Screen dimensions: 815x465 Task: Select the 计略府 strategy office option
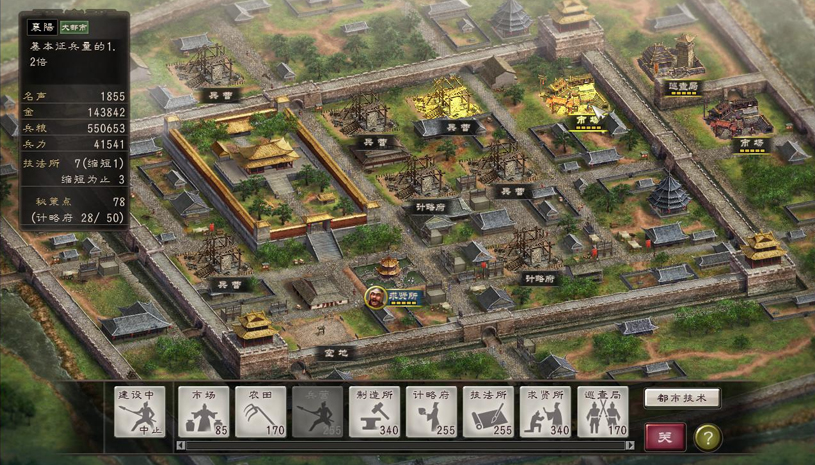(x=432, y=412)
